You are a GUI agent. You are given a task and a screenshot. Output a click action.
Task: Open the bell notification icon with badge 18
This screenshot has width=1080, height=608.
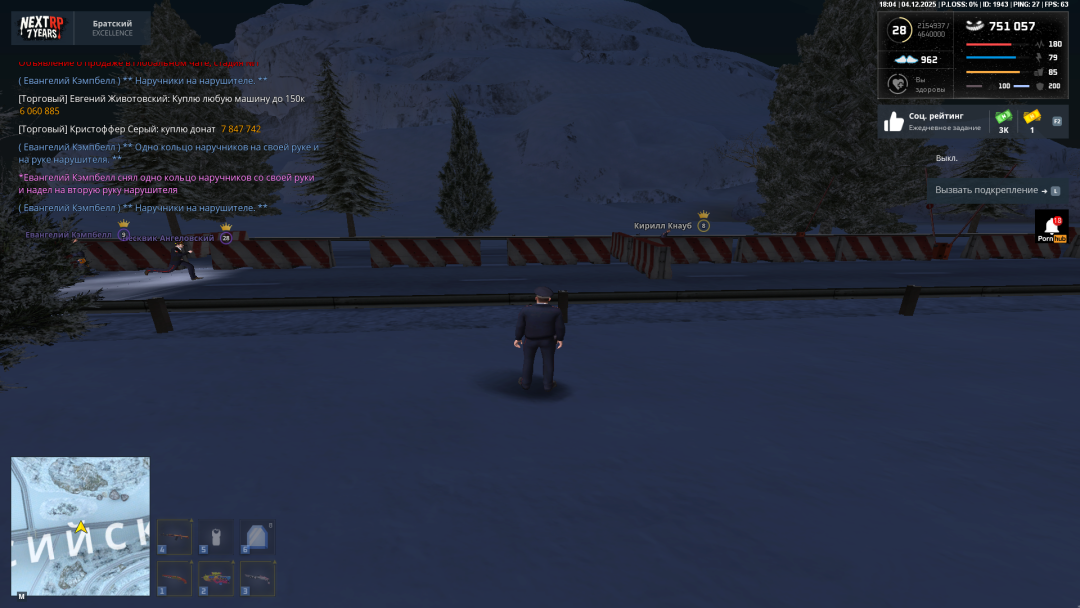tap(1051, 227)
